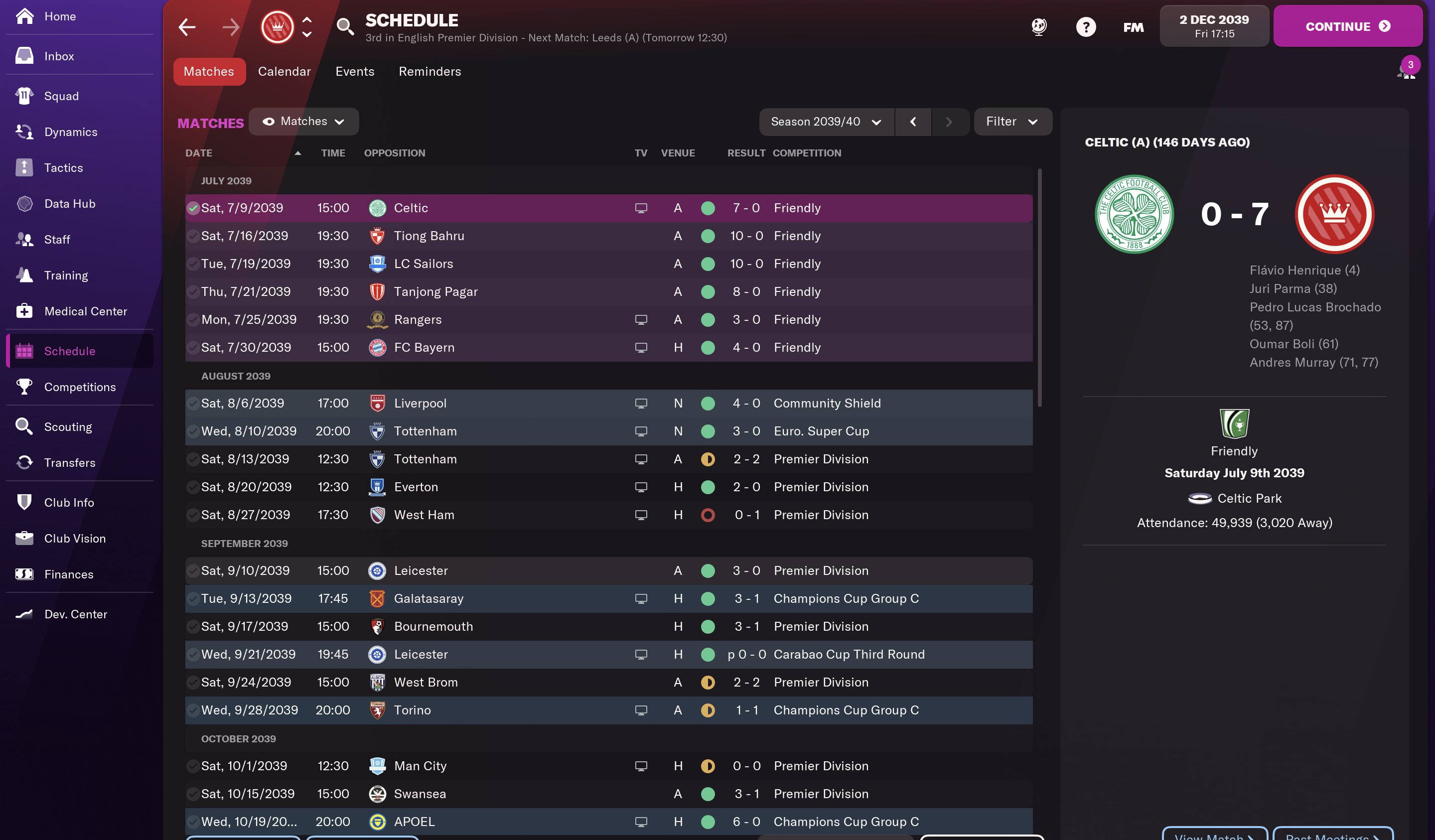This screenshot has width=1435, height=840.
Task: Open the help question mark icon
Action: point(1085,27)
